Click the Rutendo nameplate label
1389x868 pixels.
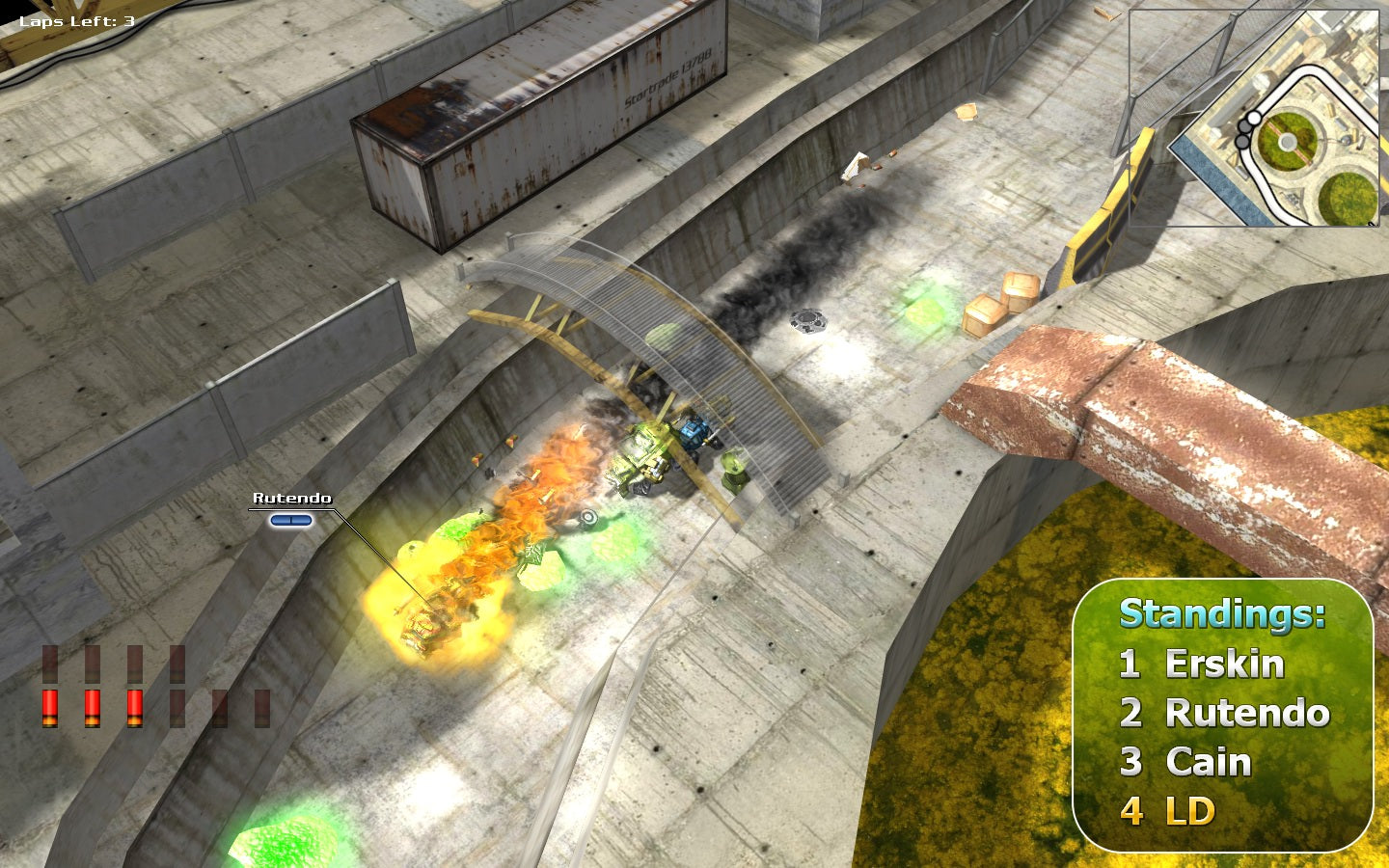pos(291,500)
